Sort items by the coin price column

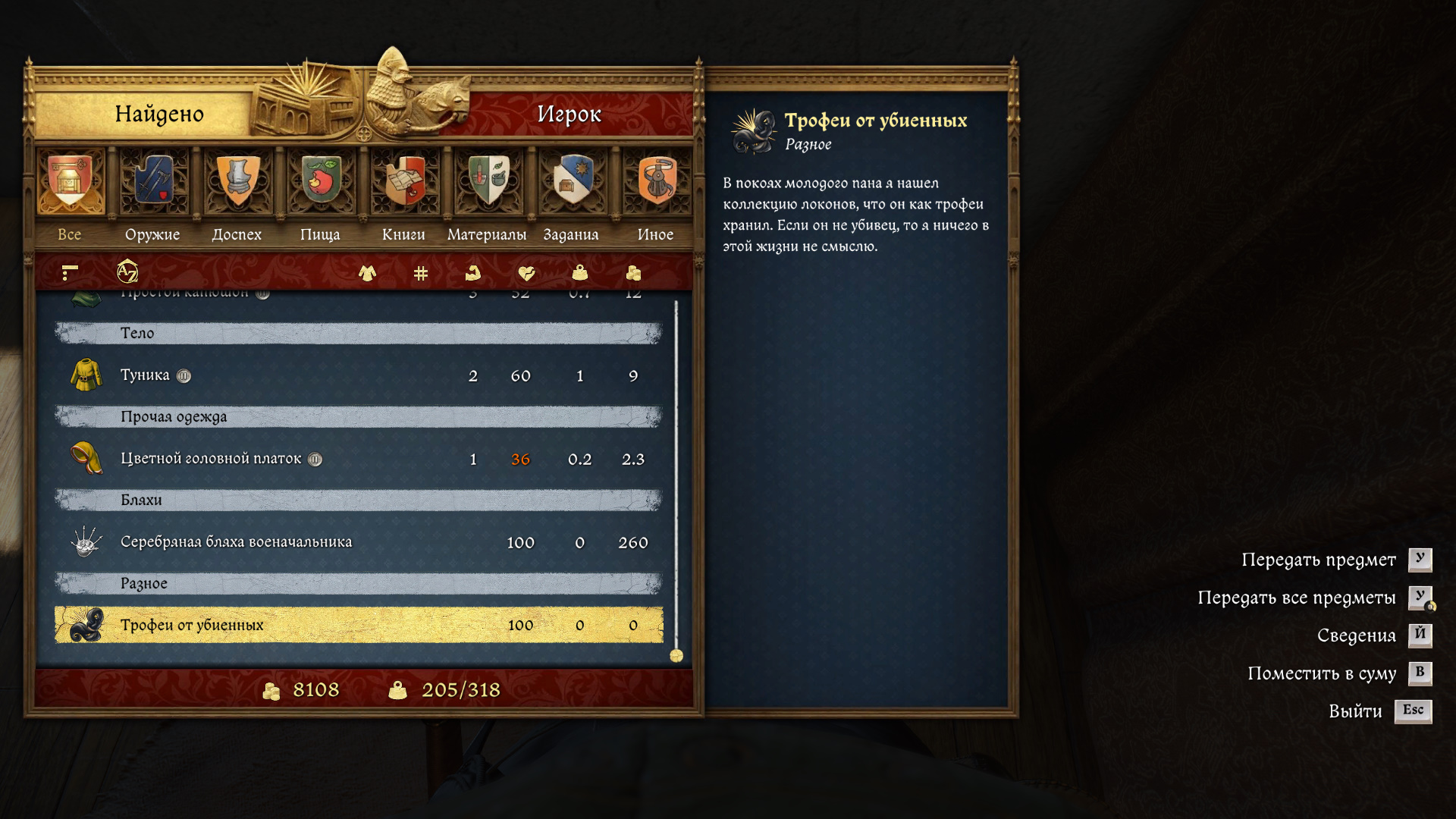coord(633,272)
